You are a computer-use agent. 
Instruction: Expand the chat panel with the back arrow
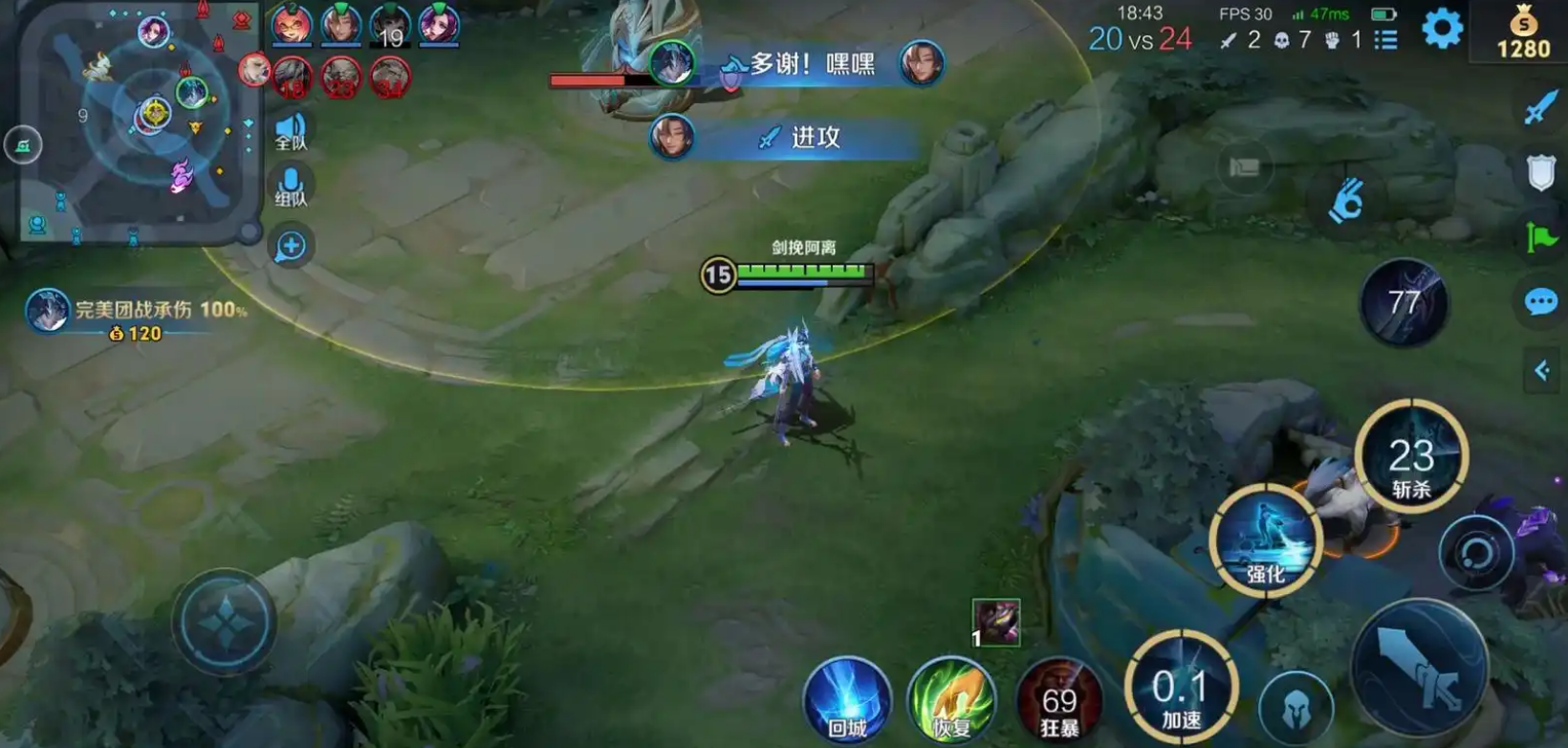click(x=1542, y=371)
